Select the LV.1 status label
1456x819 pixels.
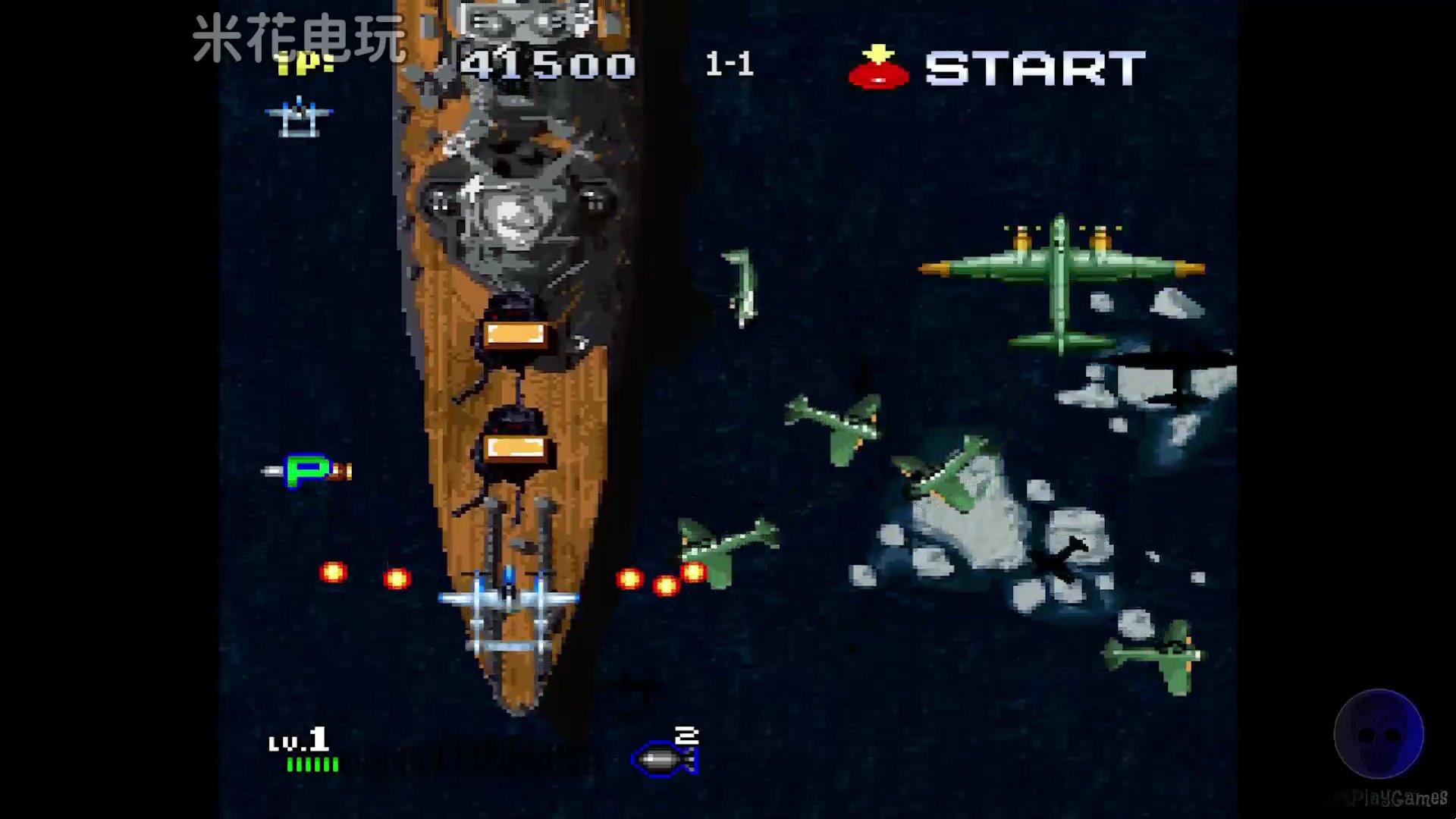298,736
